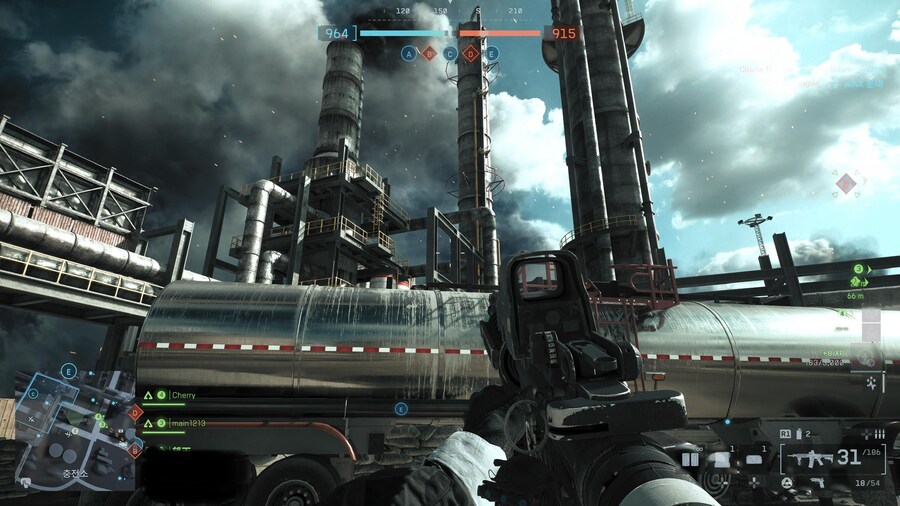Select squadmate main1213 in squad list
The height and width of the screenshot is (506, 900).
[x=187, y=423]
